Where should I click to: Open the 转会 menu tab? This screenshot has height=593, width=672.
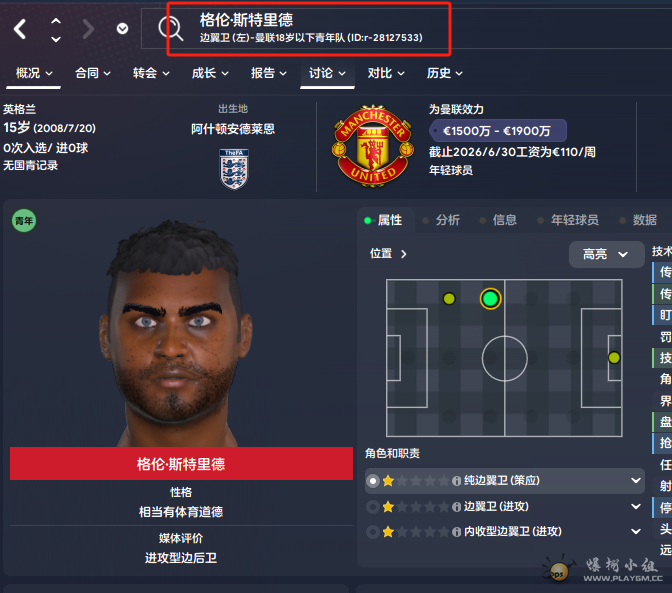[151, 73]
